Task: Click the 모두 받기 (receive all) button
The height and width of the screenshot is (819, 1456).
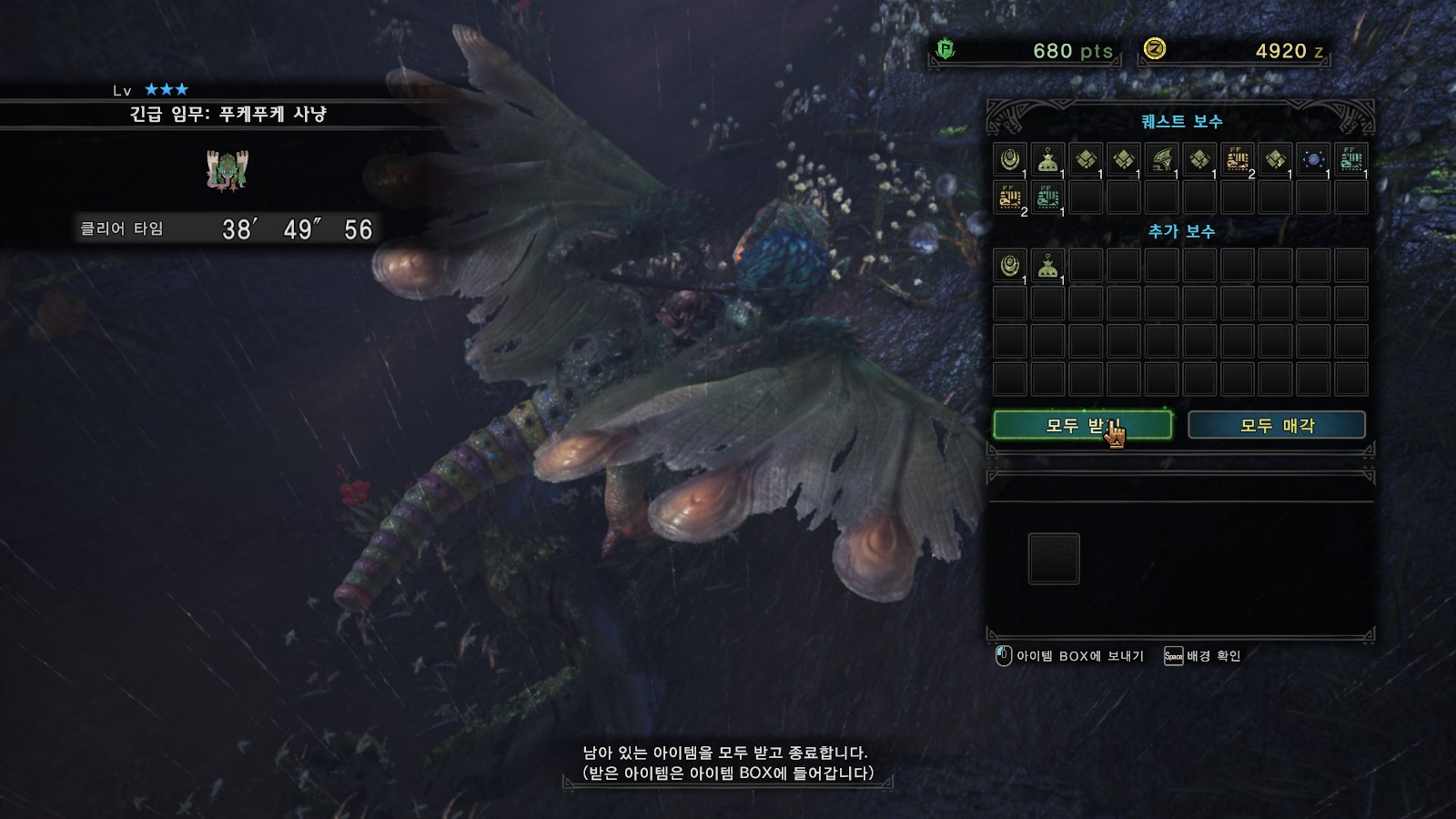Action: (x=1082, y=425)
